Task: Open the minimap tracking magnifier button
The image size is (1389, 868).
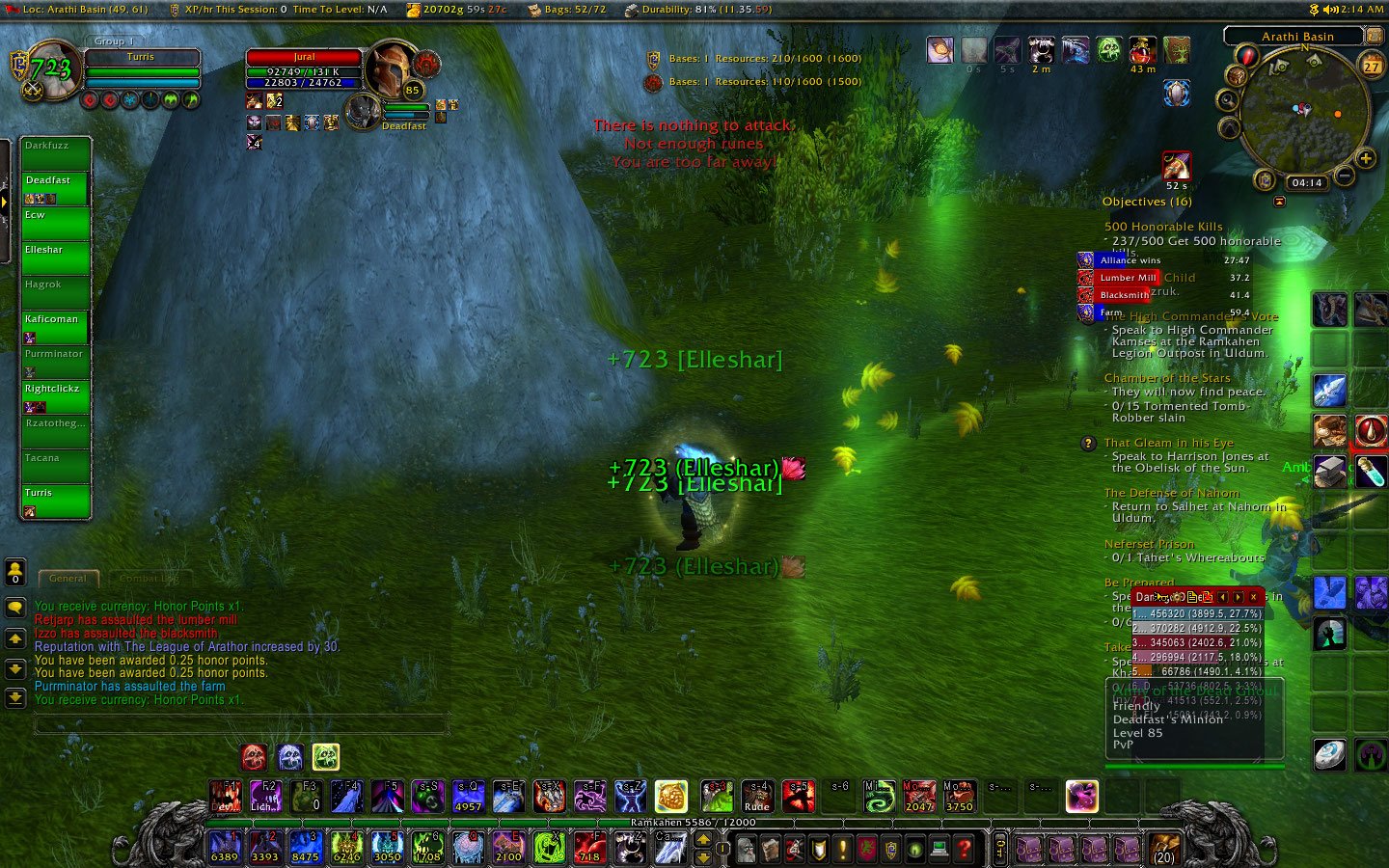Action: [x=1228, y=99]
